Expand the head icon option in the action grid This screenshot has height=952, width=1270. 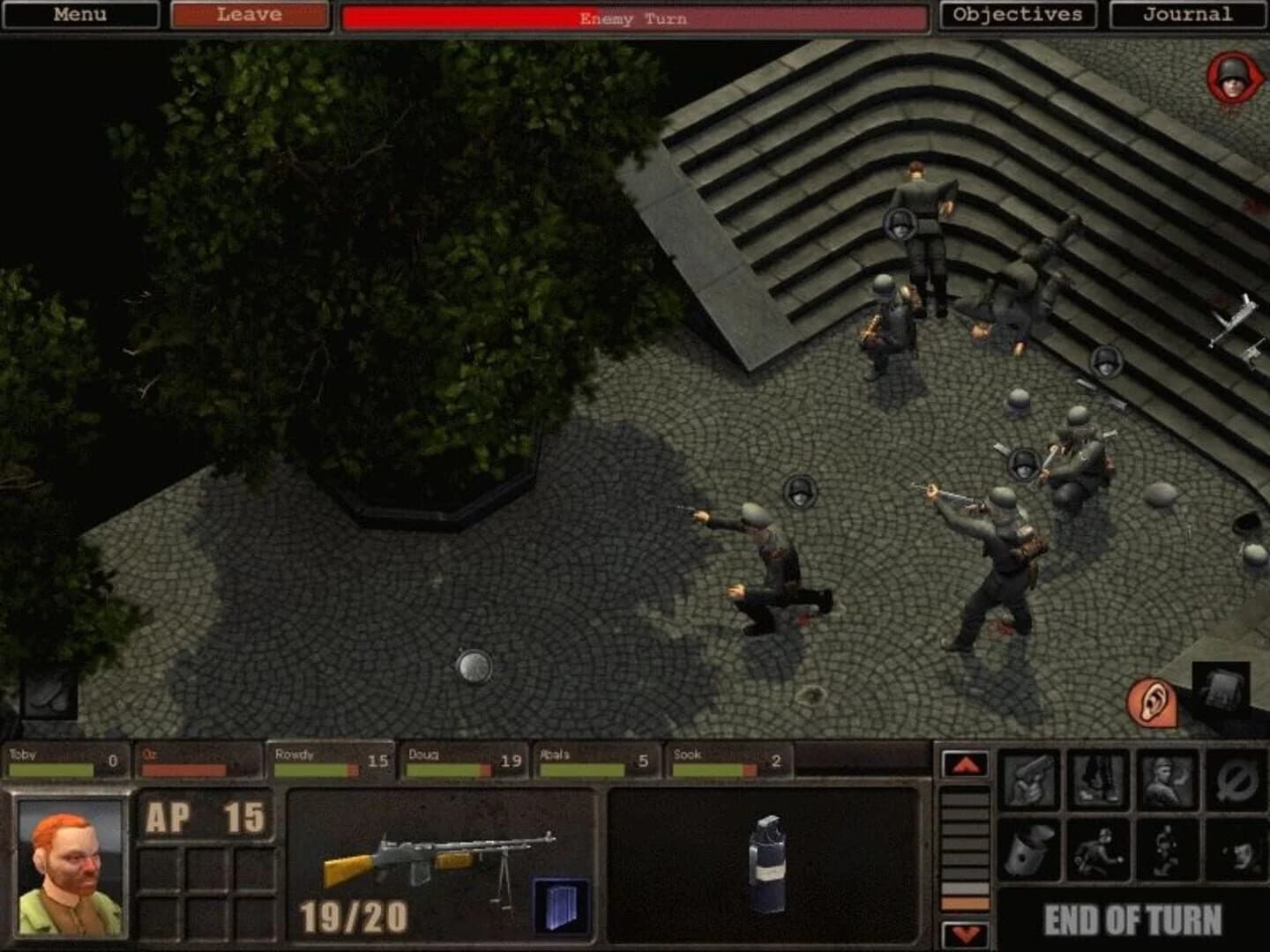coord(1235,849)
